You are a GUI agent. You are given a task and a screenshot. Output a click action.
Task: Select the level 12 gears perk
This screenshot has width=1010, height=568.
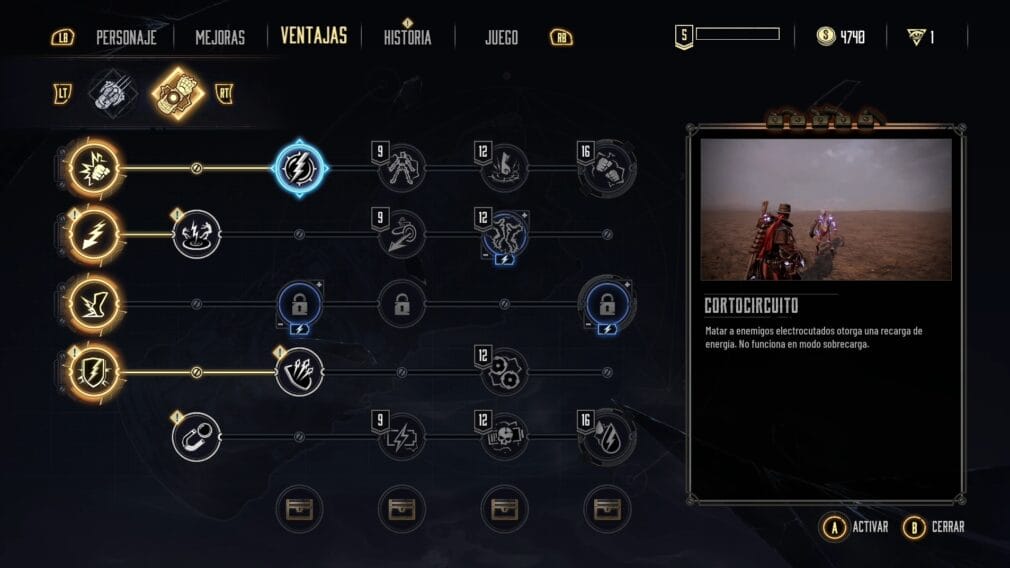[505, 372]
